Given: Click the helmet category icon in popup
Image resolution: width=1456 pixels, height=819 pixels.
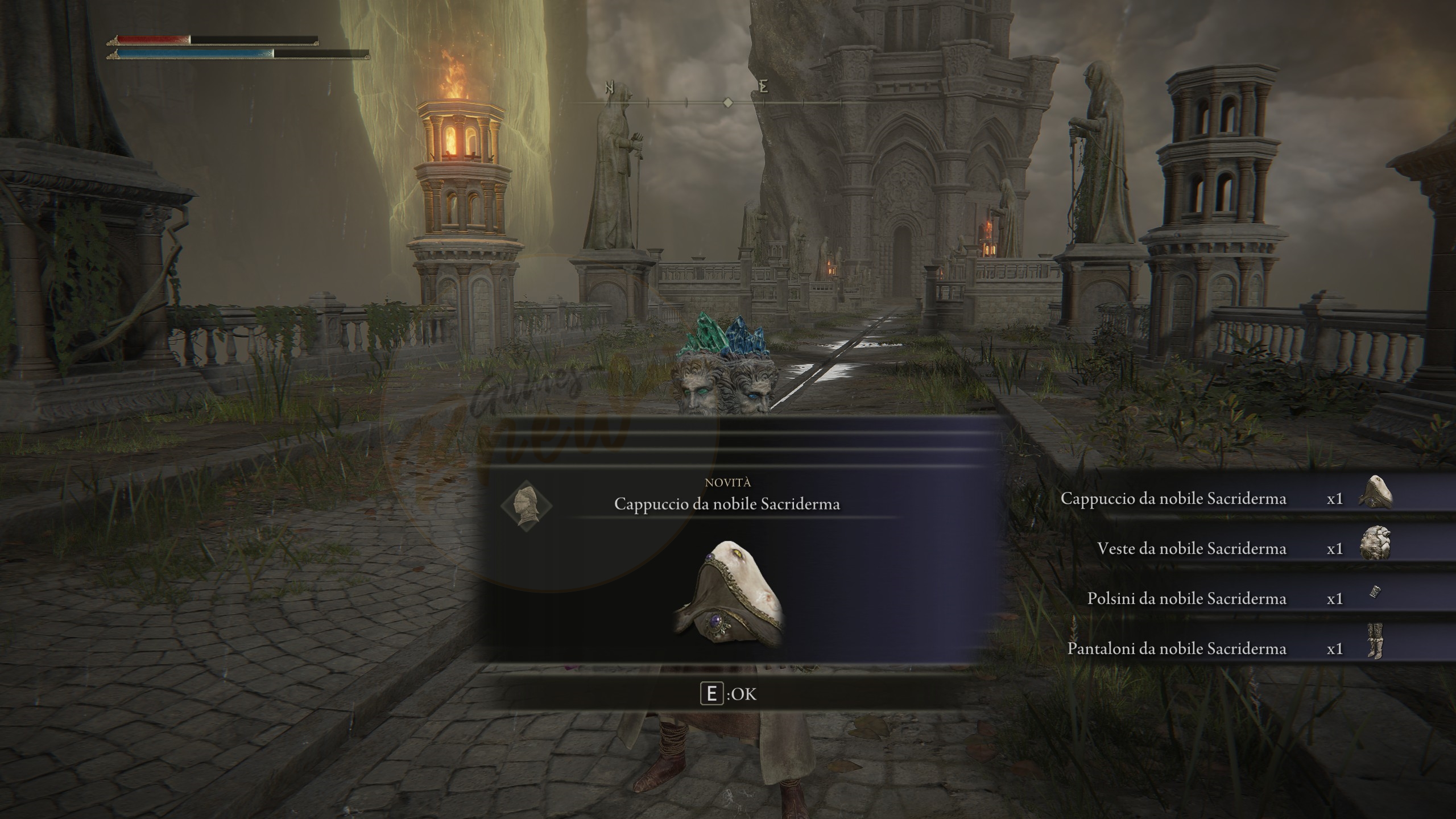Looking at the screenshot, I should click(526, 505).
